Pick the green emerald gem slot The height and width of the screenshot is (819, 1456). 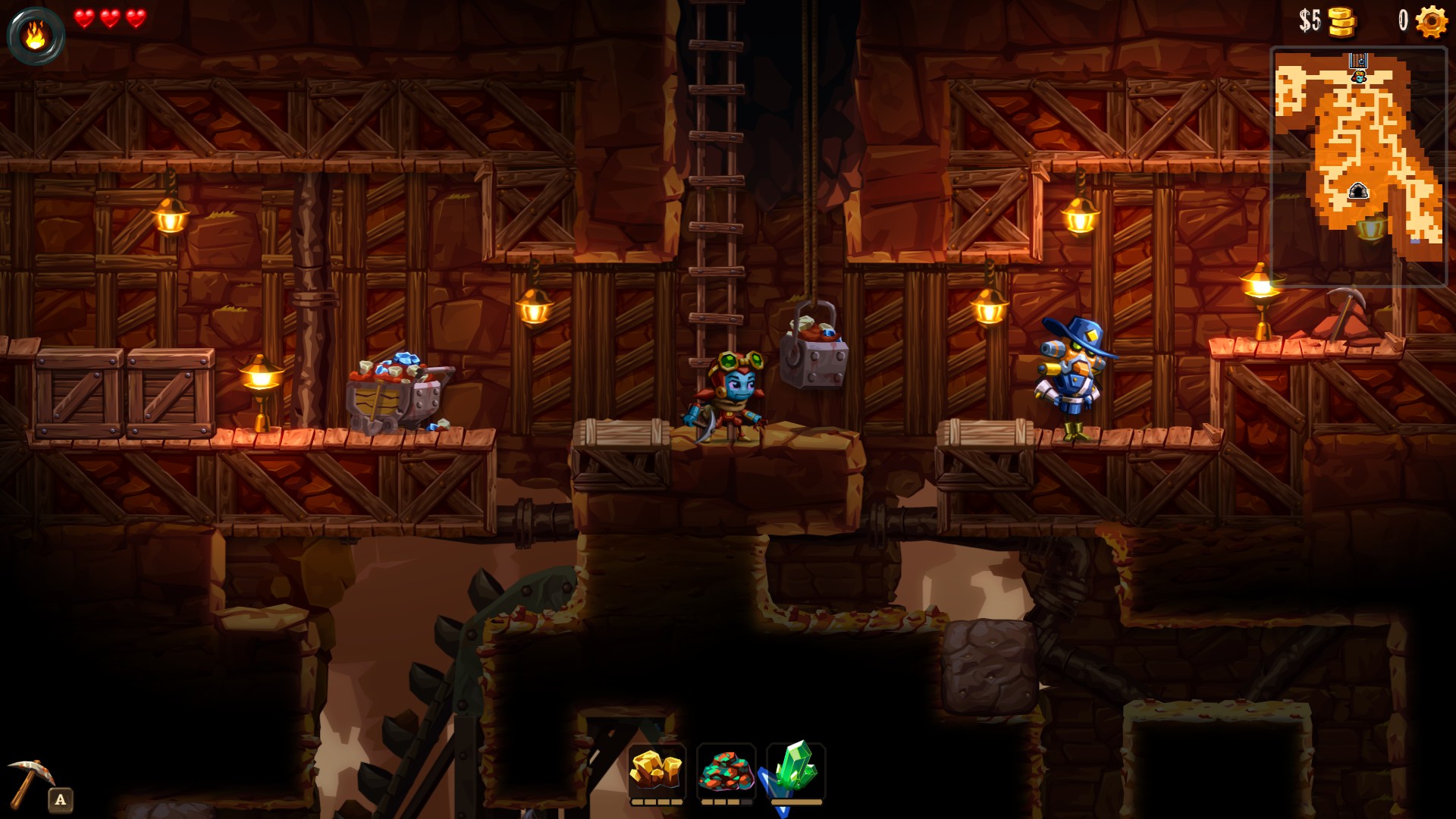coord(795,769)
